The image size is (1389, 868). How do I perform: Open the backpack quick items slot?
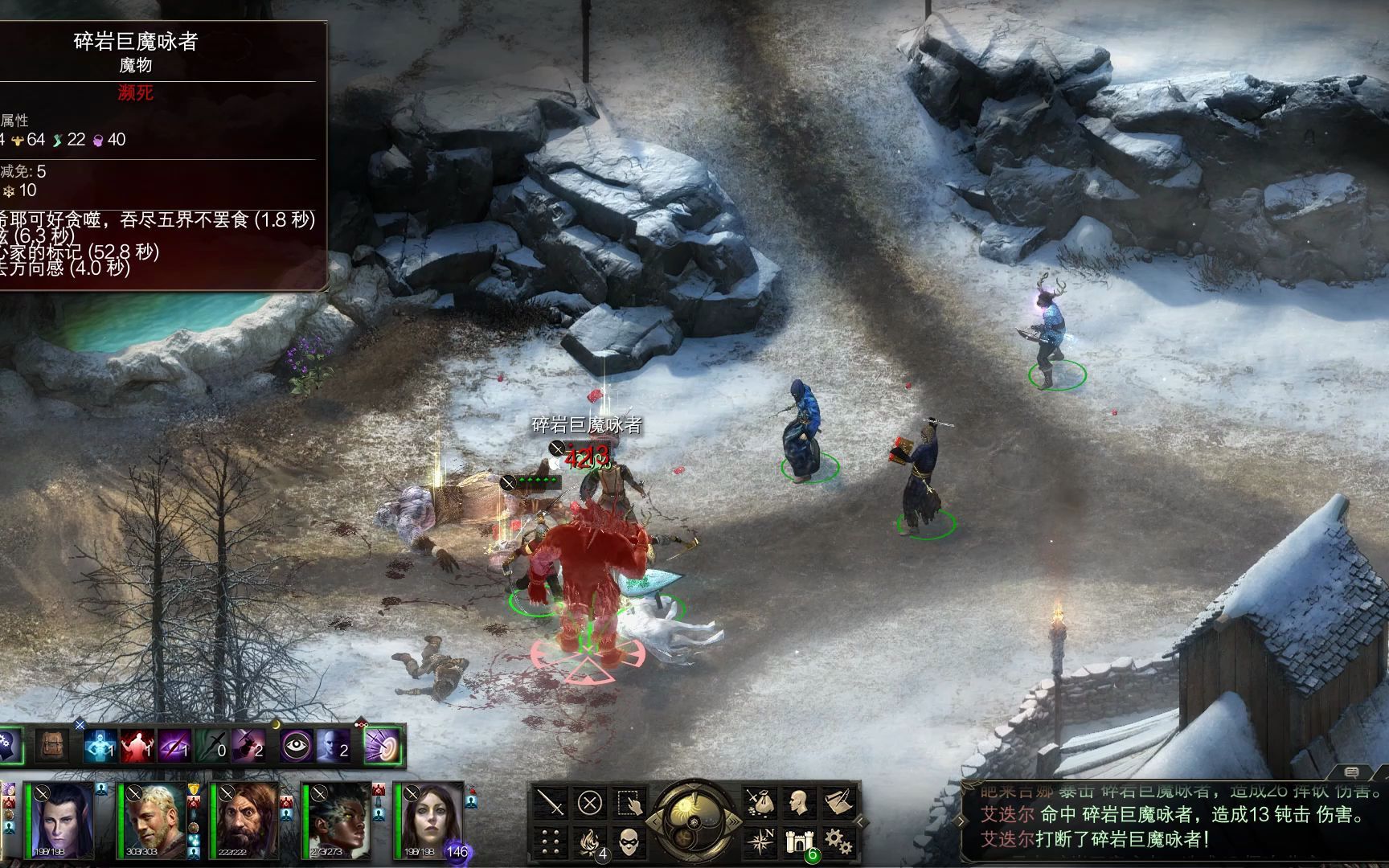click(x=52, y=746)
